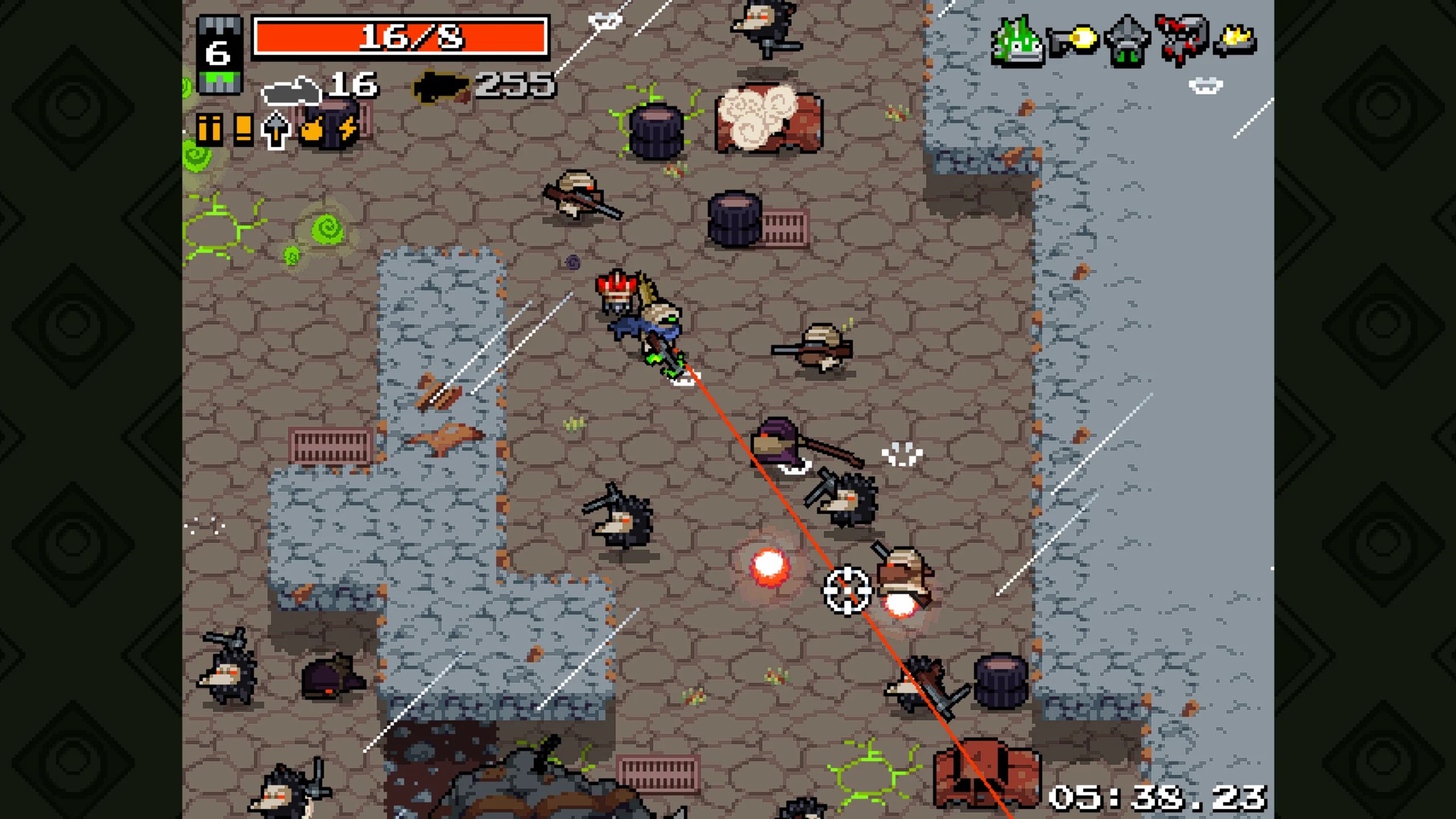Click the level 6 rads canister
Image resolution: width=1456 pixels, height=819 pixels.
(219, 55)
